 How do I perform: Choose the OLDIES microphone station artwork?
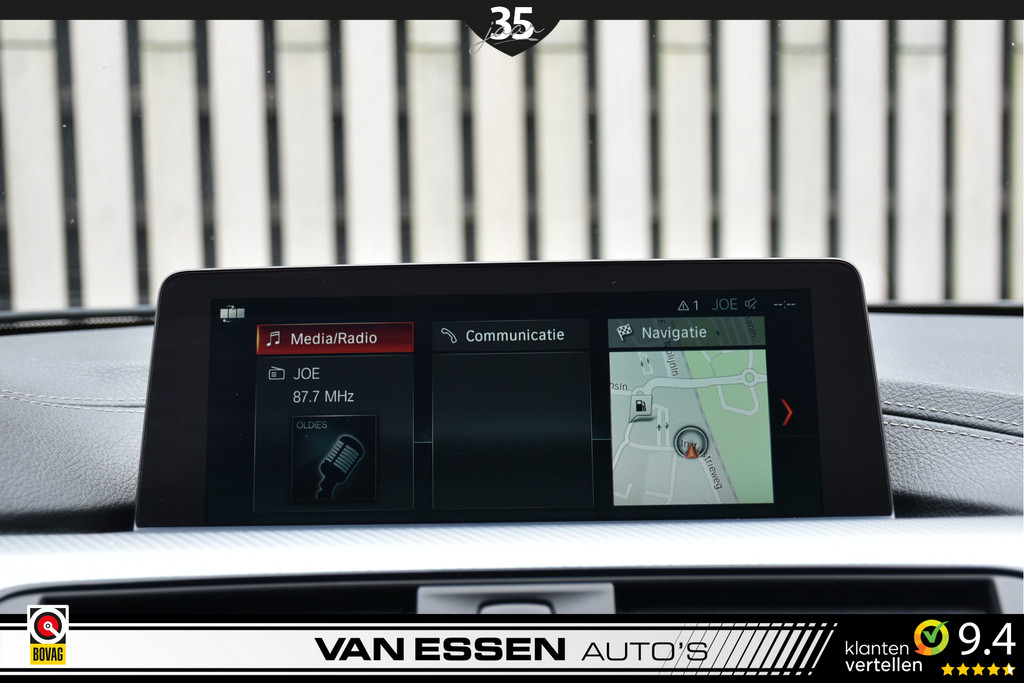coord(335,458)
